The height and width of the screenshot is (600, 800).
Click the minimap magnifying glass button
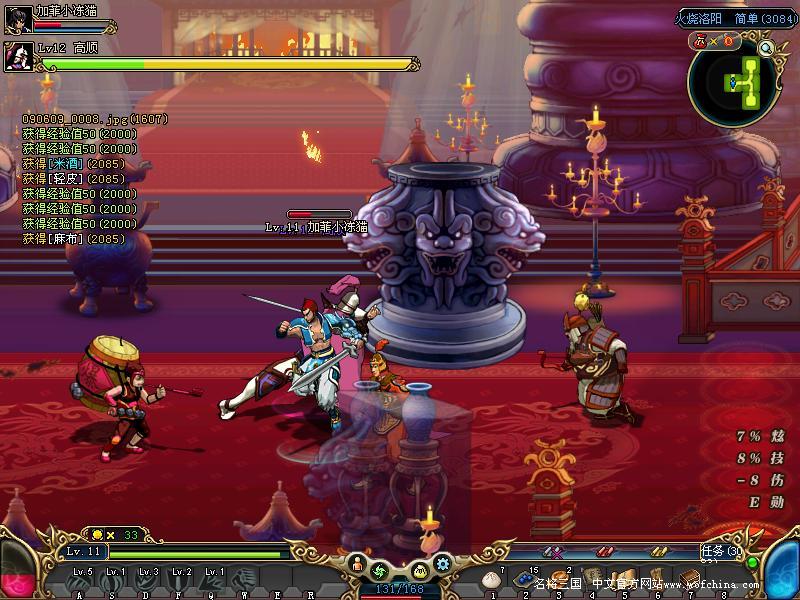coord(767,47)
